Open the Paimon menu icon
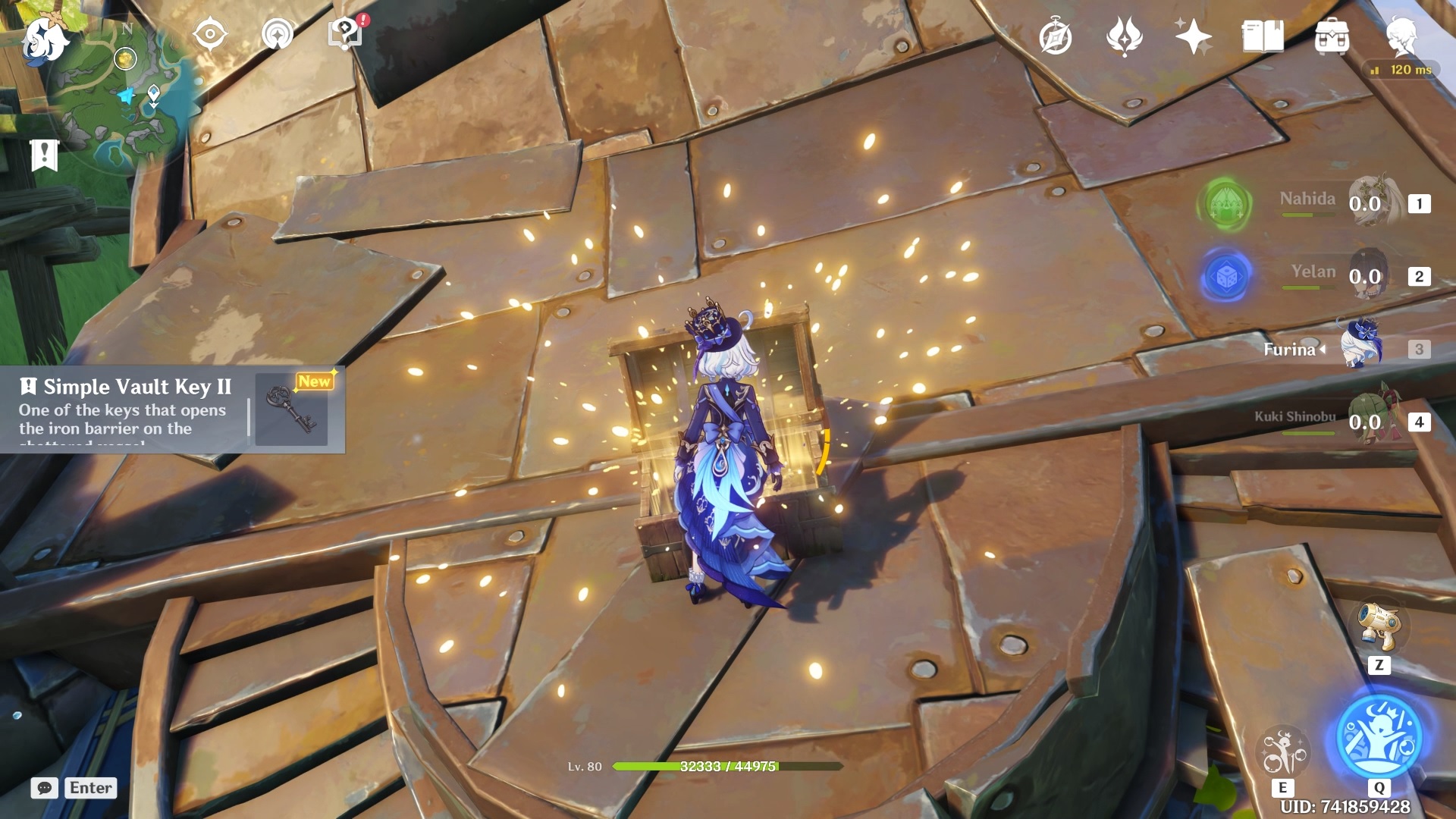This screenshot has height=819, width=1456. [44, 39]
